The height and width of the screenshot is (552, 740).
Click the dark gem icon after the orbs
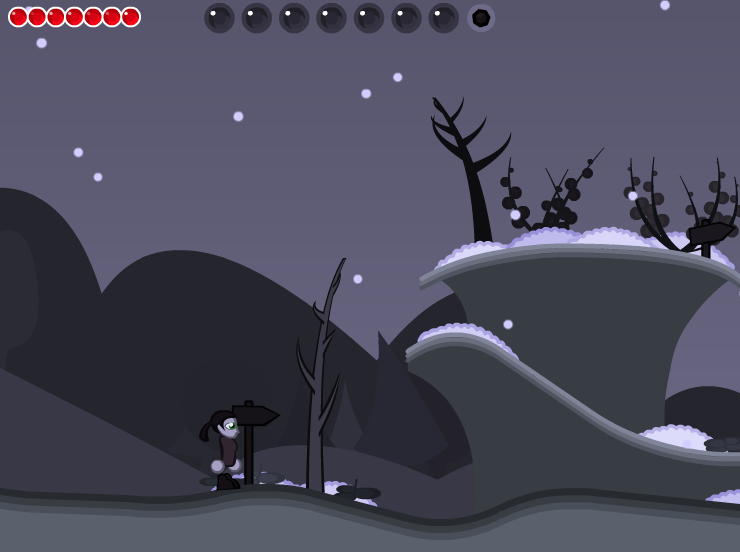(481, 18)
